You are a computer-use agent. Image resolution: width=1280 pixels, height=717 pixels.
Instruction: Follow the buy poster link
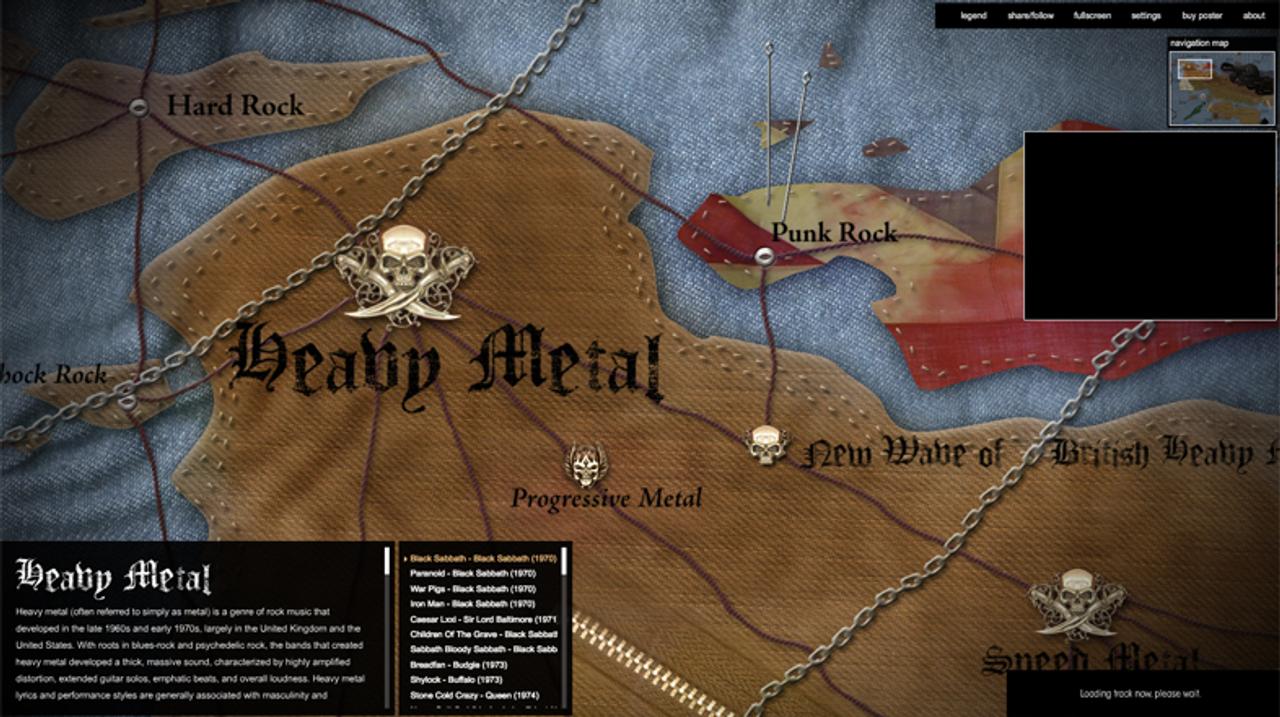[1202, 16]
